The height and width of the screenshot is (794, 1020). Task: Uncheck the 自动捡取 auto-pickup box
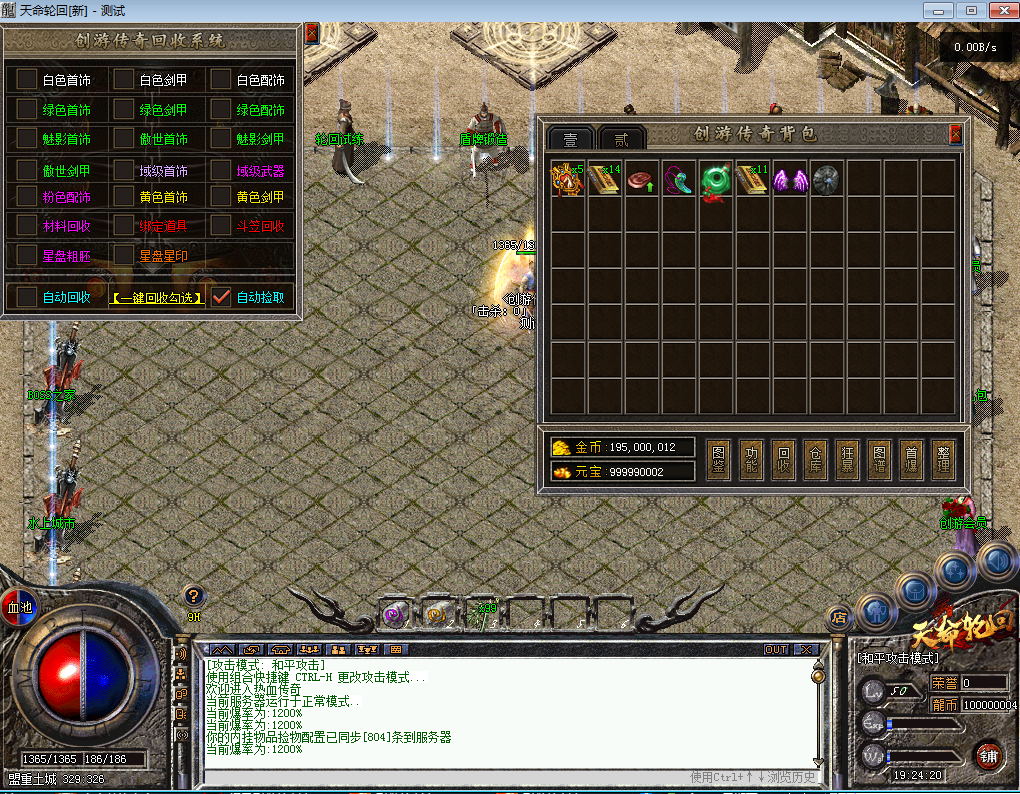coord(221,296)
